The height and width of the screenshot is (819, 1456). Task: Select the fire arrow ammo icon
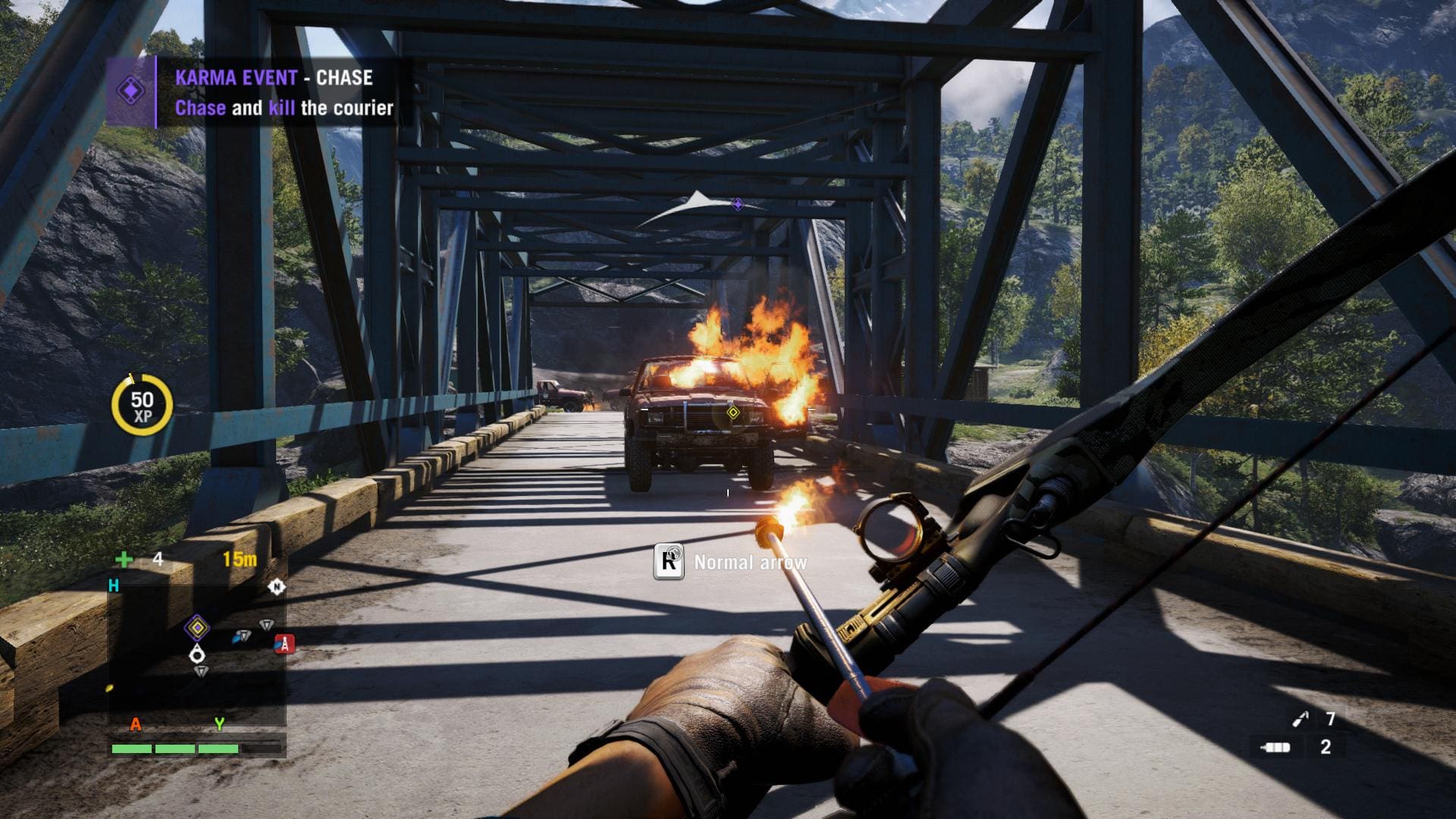click(x=1301, y=718)
